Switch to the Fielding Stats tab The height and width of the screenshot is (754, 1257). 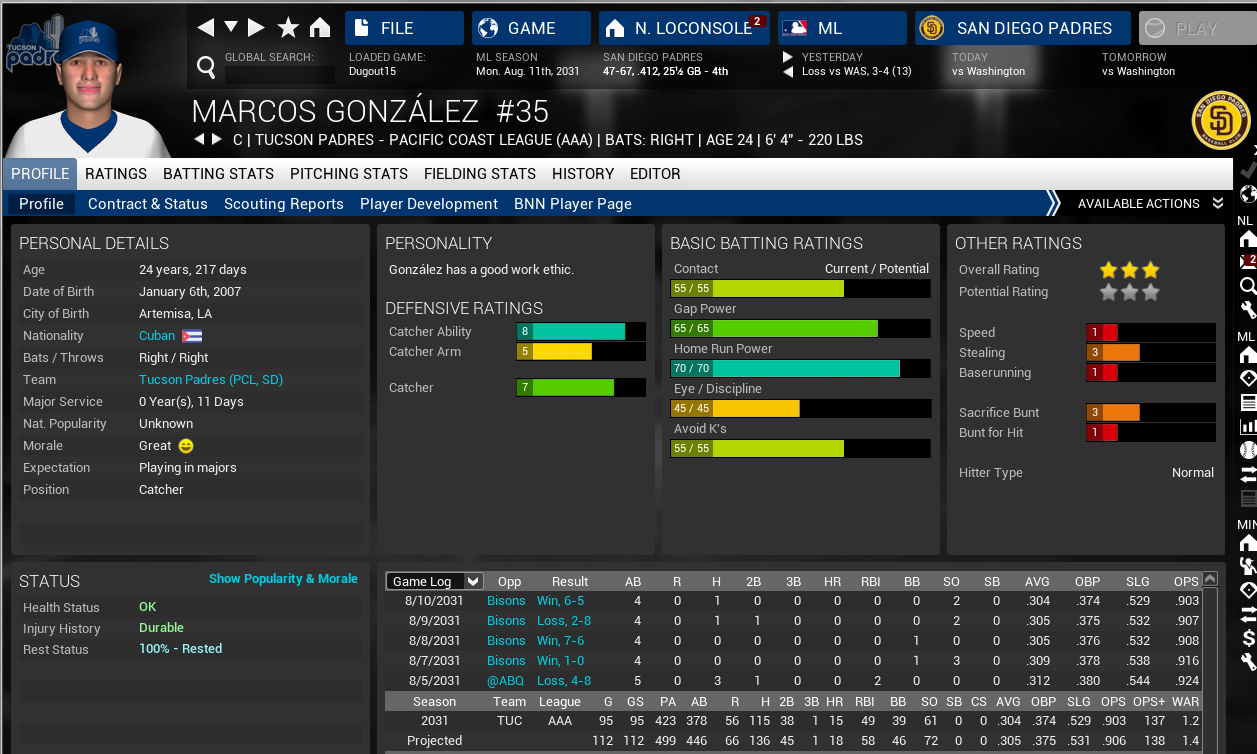click(480, 174)
